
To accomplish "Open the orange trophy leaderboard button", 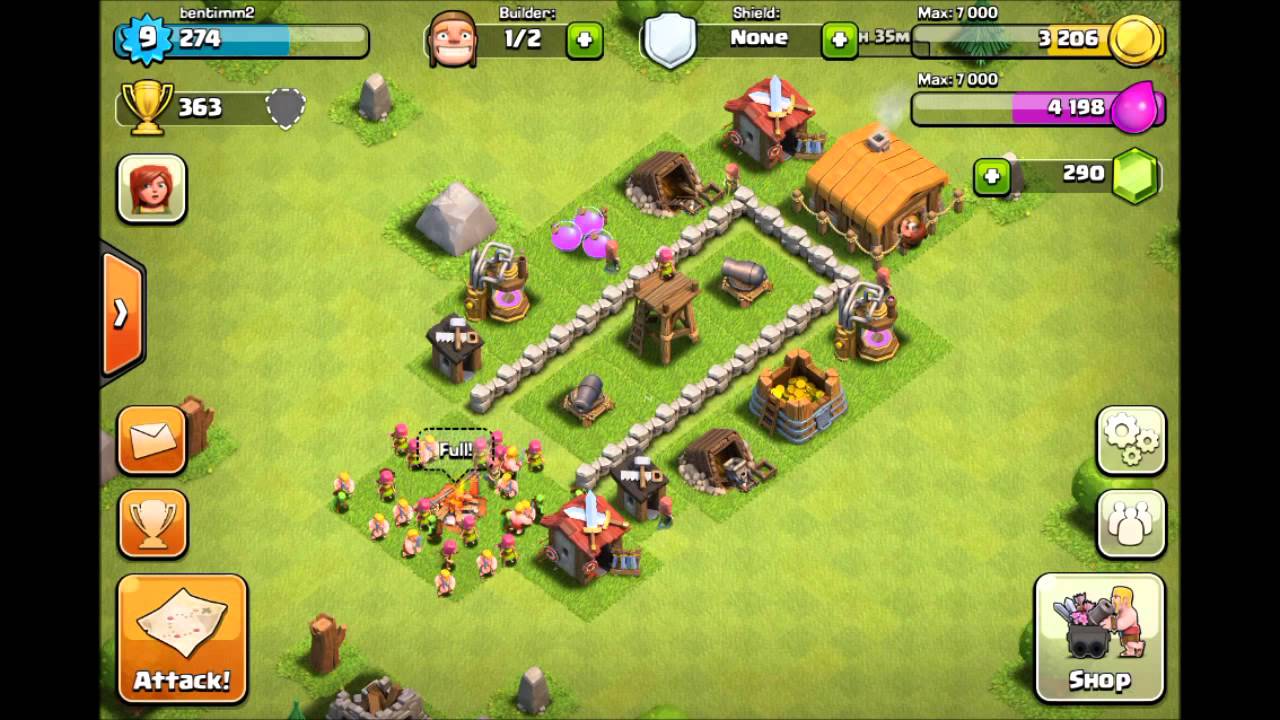I will coord(153,523).
